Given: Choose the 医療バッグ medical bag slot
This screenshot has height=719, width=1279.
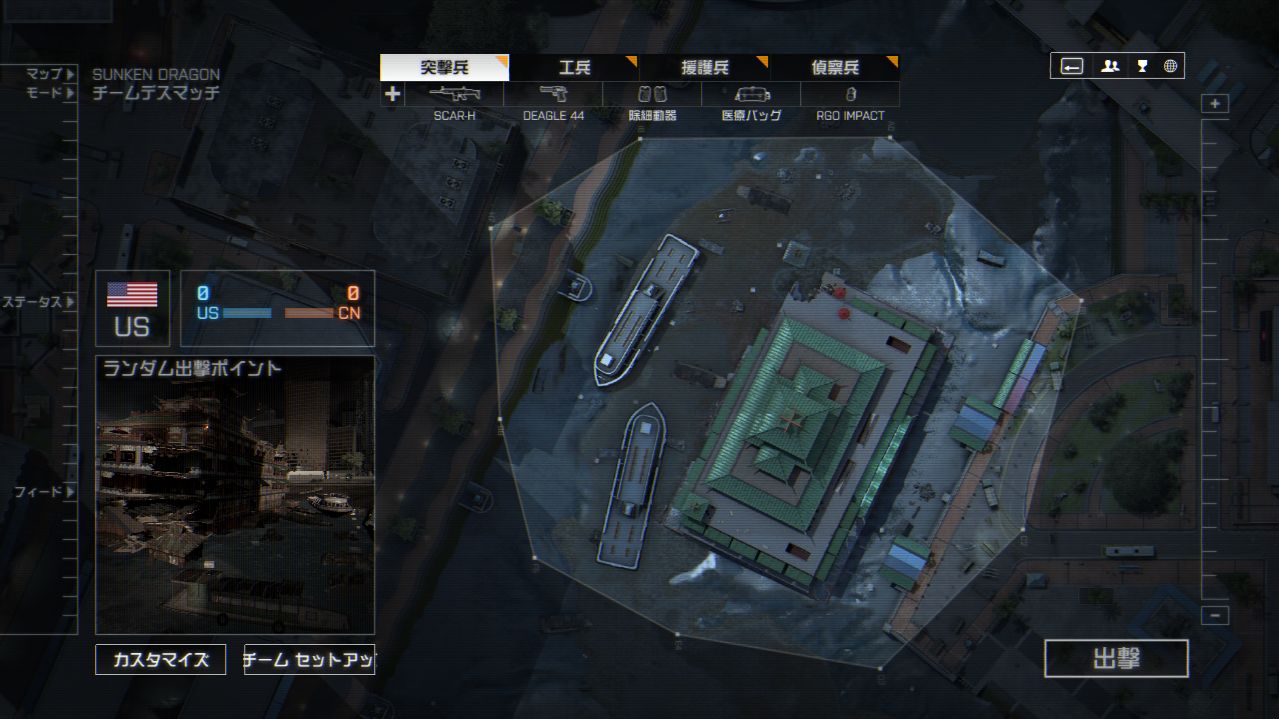Looking at the screenshot, I should click(x=751, y=95).
